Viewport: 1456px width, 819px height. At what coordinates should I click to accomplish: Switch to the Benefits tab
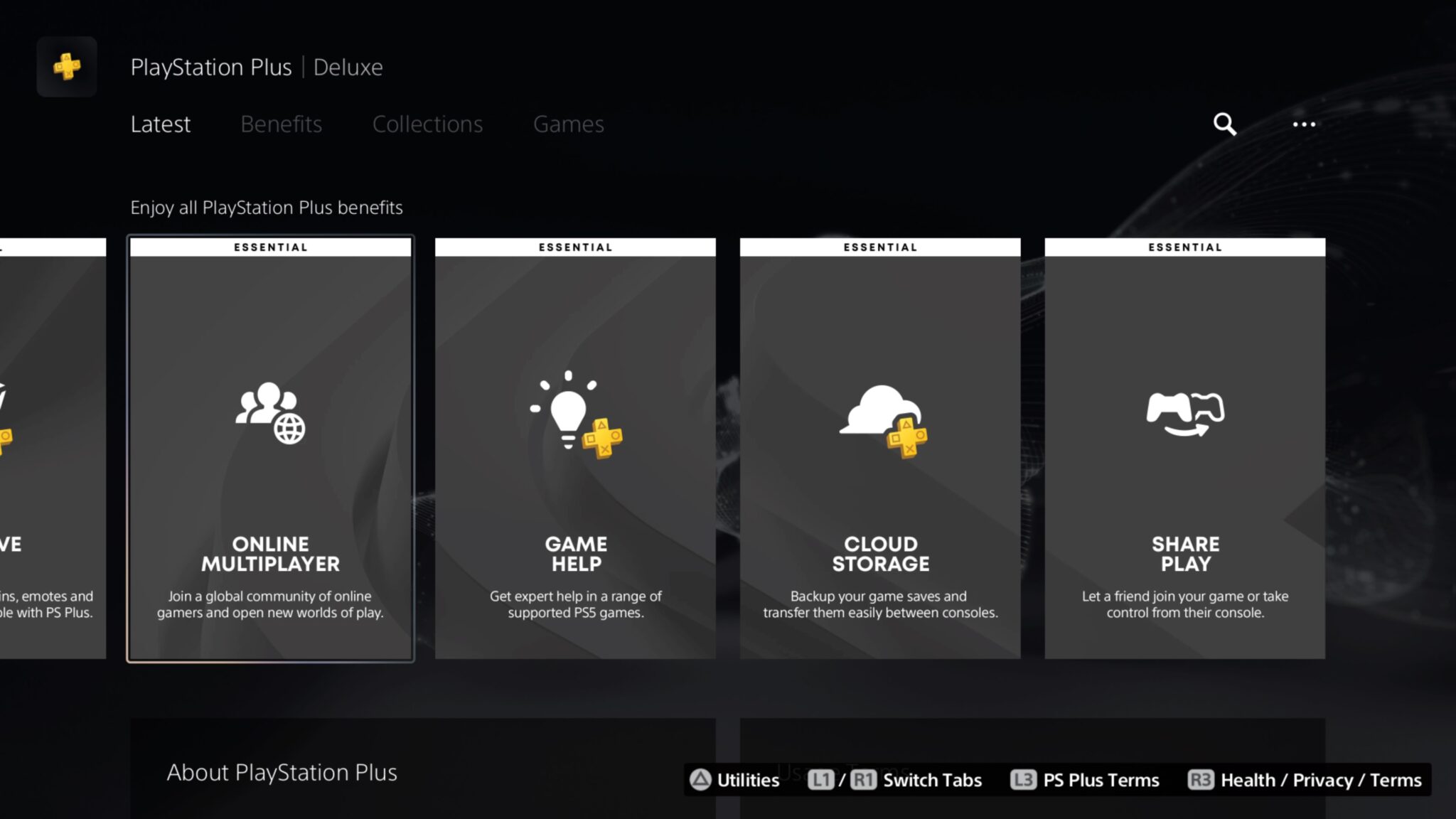tap(281, 124)
